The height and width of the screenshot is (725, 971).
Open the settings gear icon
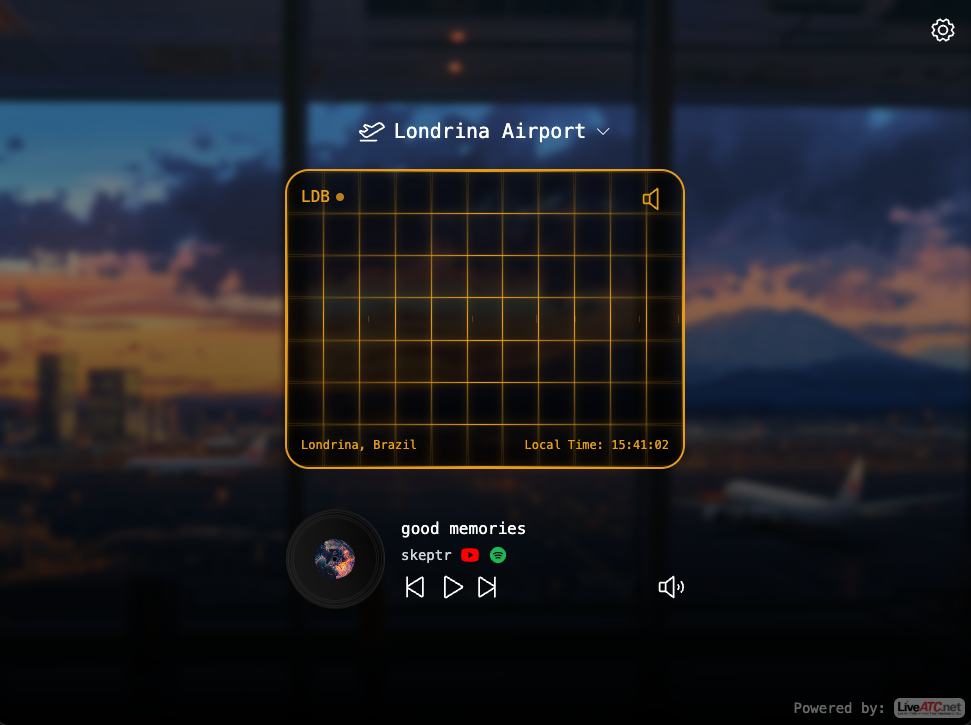point(942,30)
